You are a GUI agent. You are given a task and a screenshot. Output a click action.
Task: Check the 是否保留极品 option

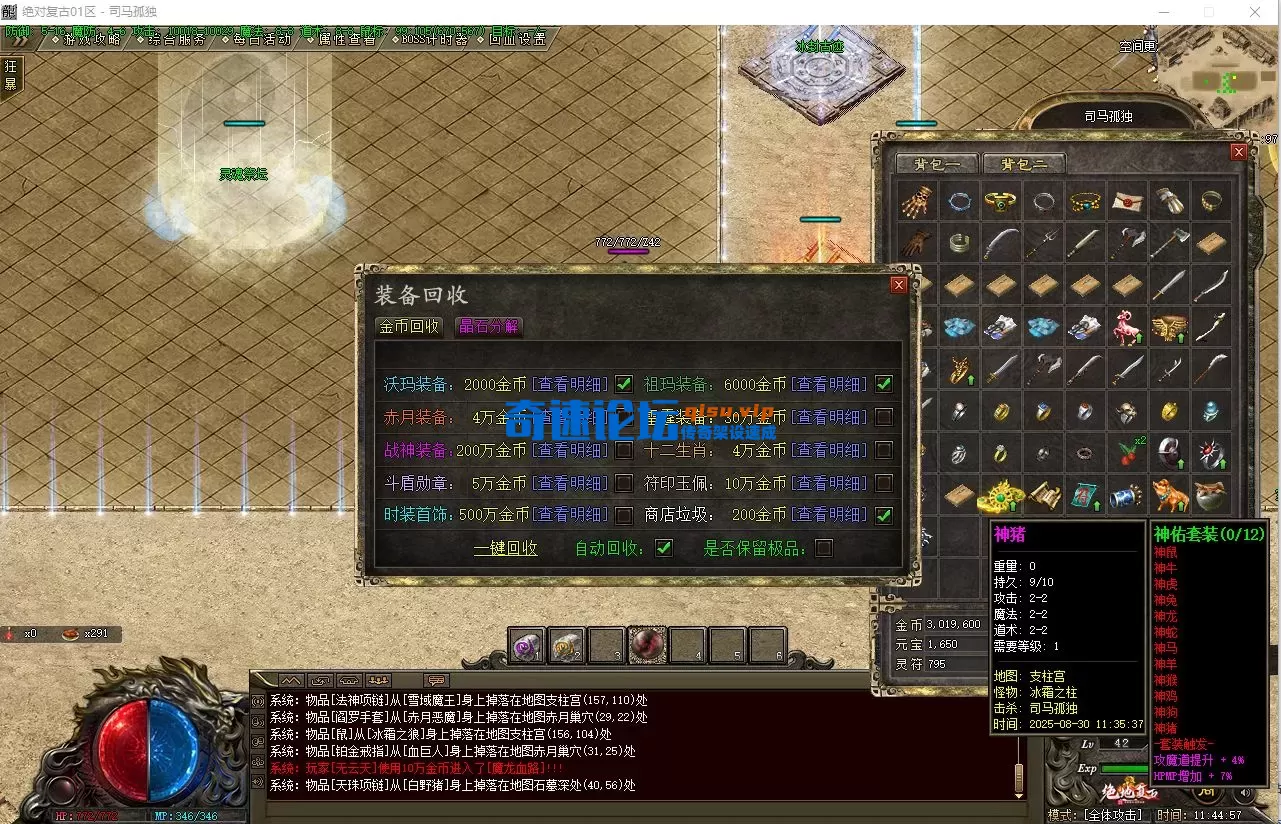[825, 548]
